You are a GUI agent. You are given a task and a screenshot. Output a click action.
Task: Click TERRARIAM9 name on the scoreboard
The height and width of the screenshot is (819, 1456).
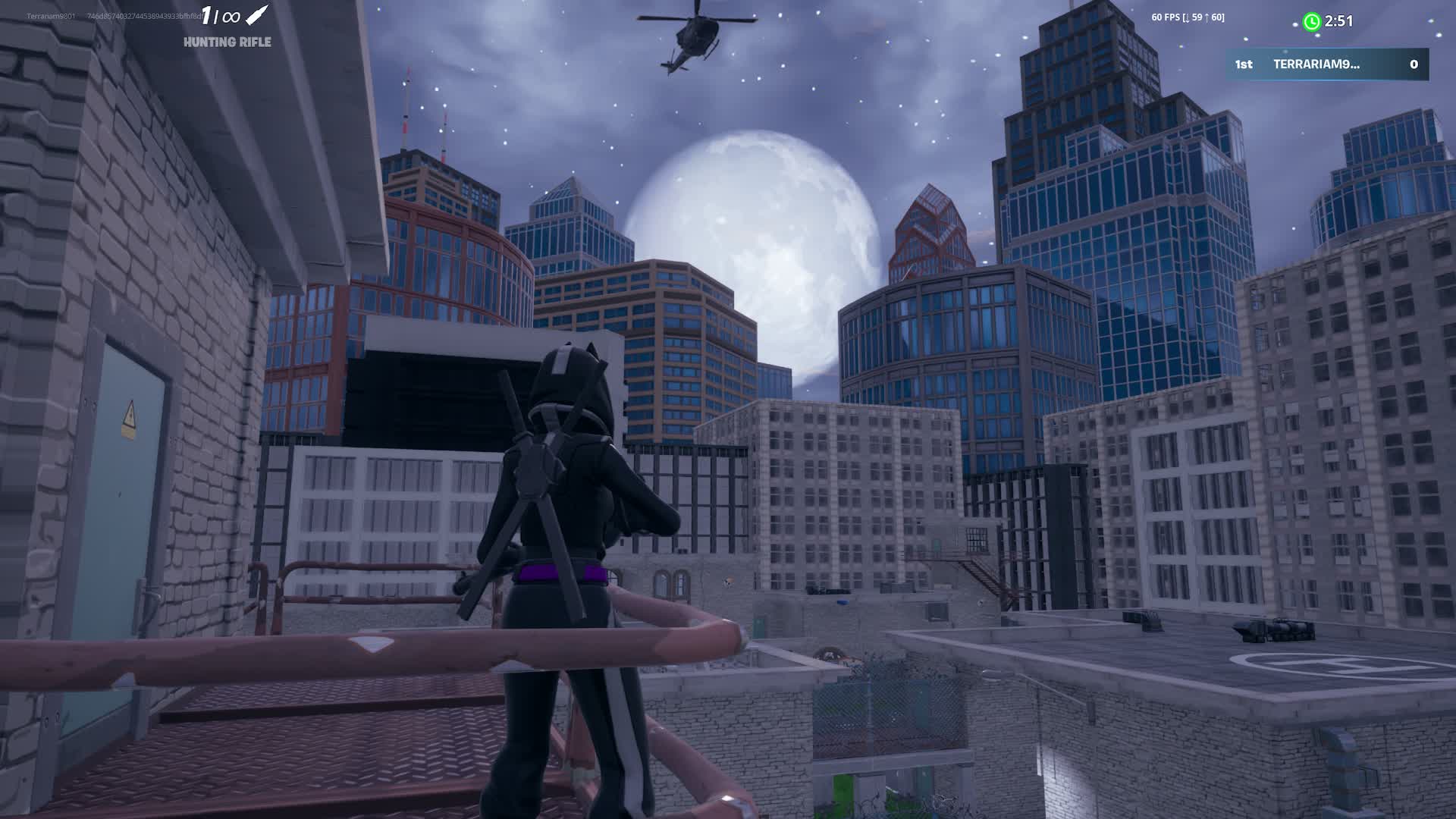tap(1317, 65)
